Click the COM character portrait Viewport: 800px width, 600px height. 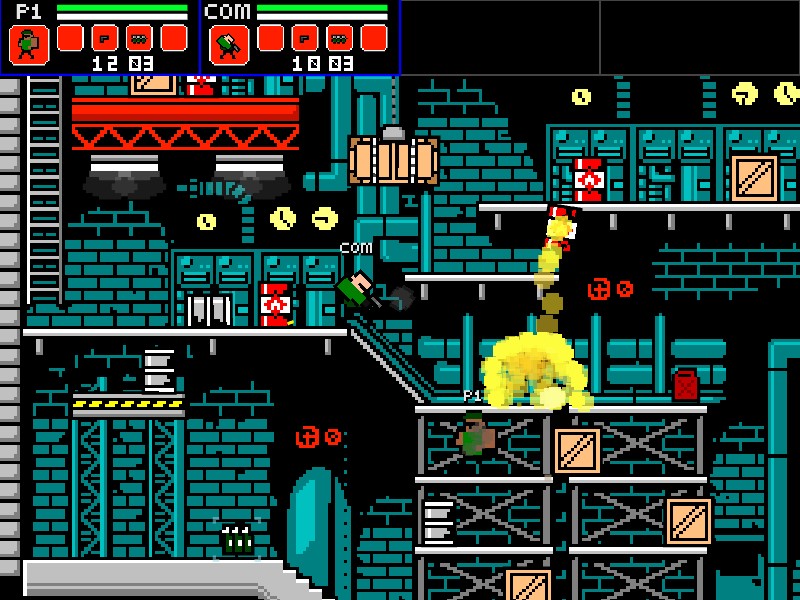pyautogui.click(x=229, y=44)
